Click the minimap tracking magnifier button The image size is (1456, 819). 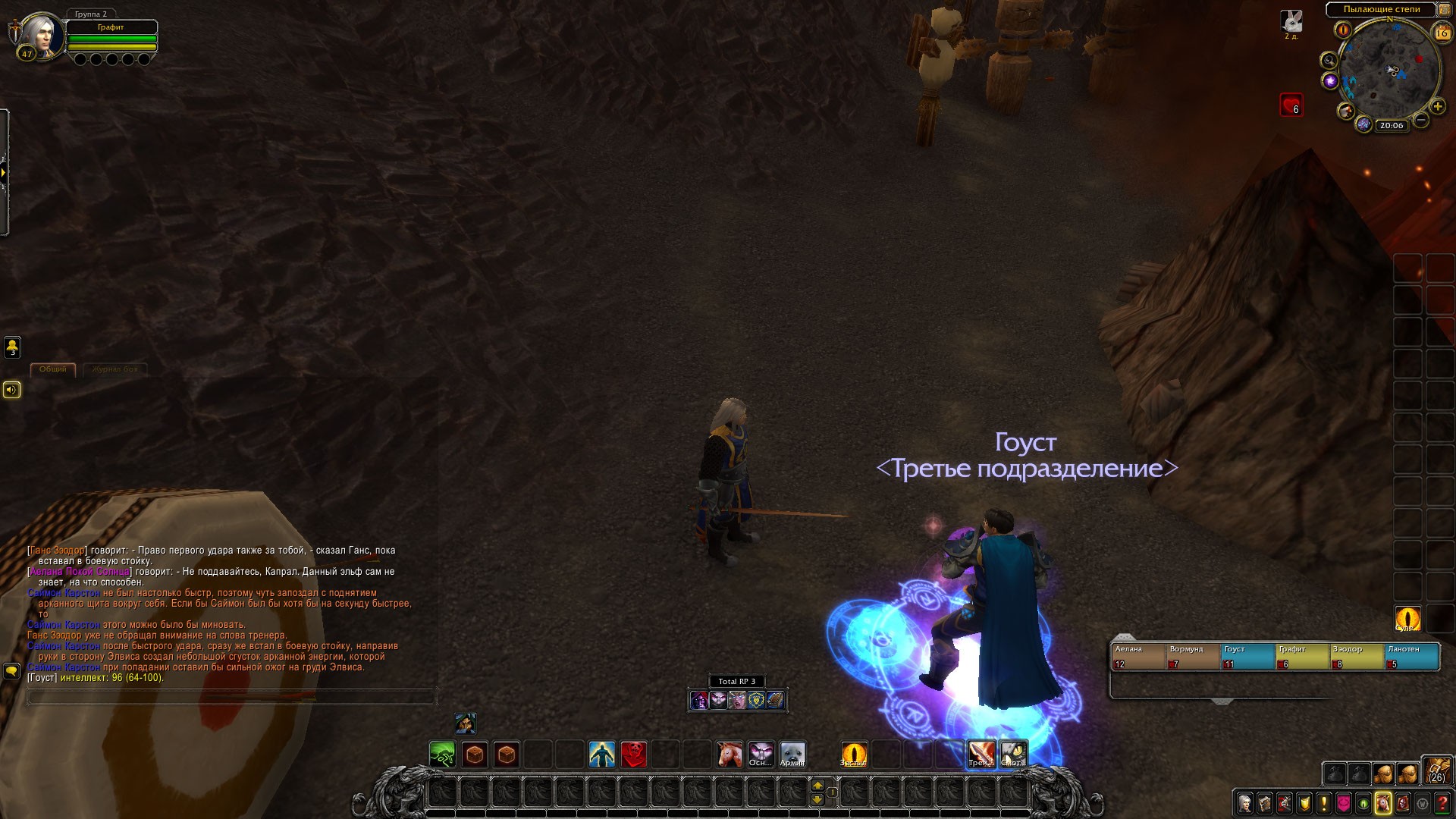coord(1329,60)
